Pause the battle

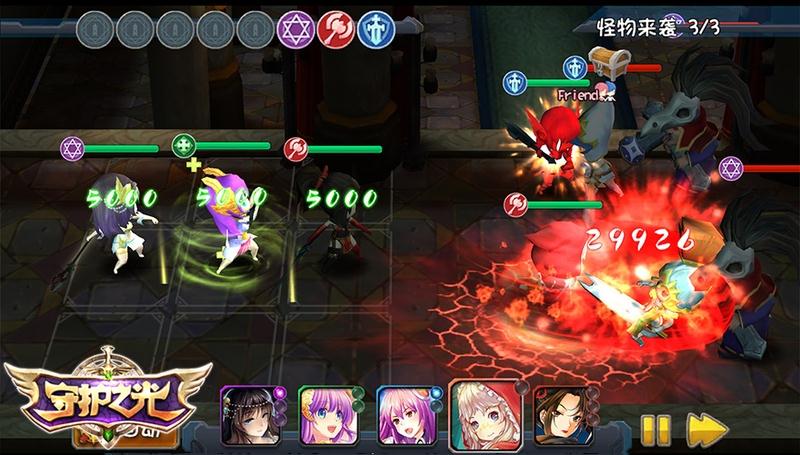point(656,428)
